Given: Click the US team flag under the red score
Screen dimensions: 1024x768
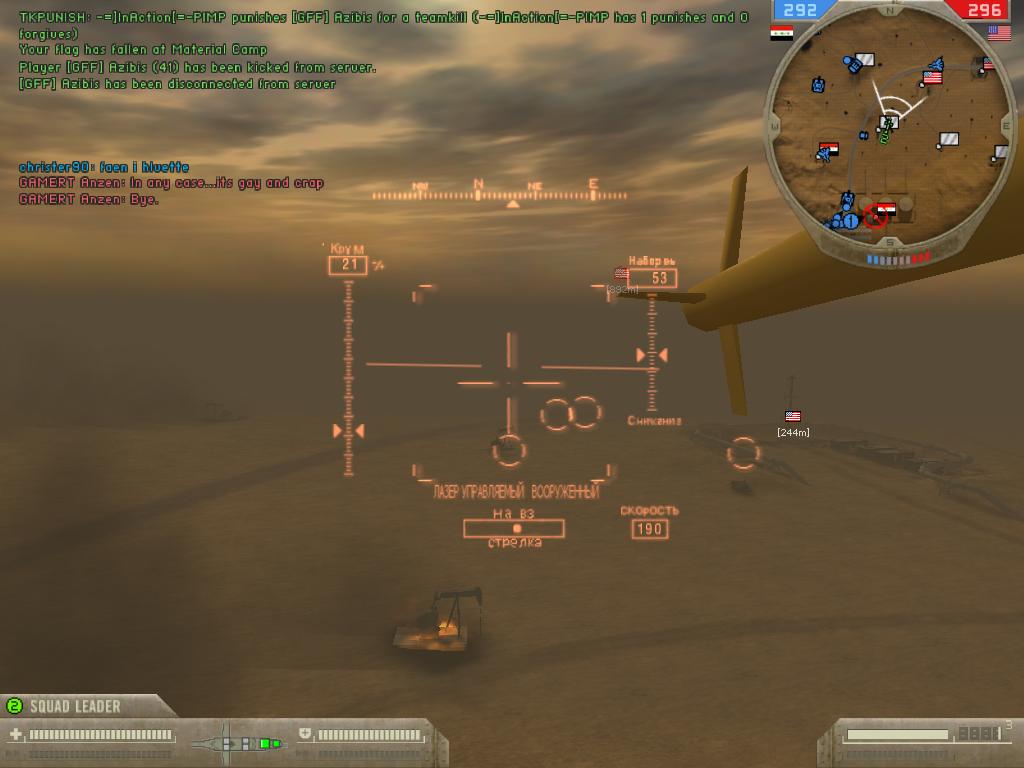Looking at the screenshot, I should coord(999,33).
